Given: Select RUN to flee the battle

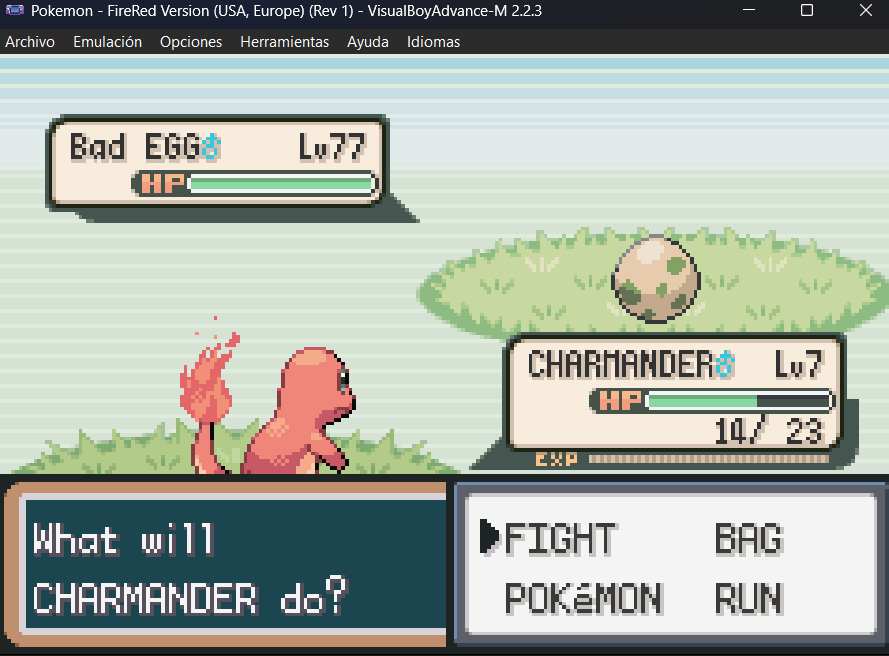Looking at the screenshot, I should 748,599.
